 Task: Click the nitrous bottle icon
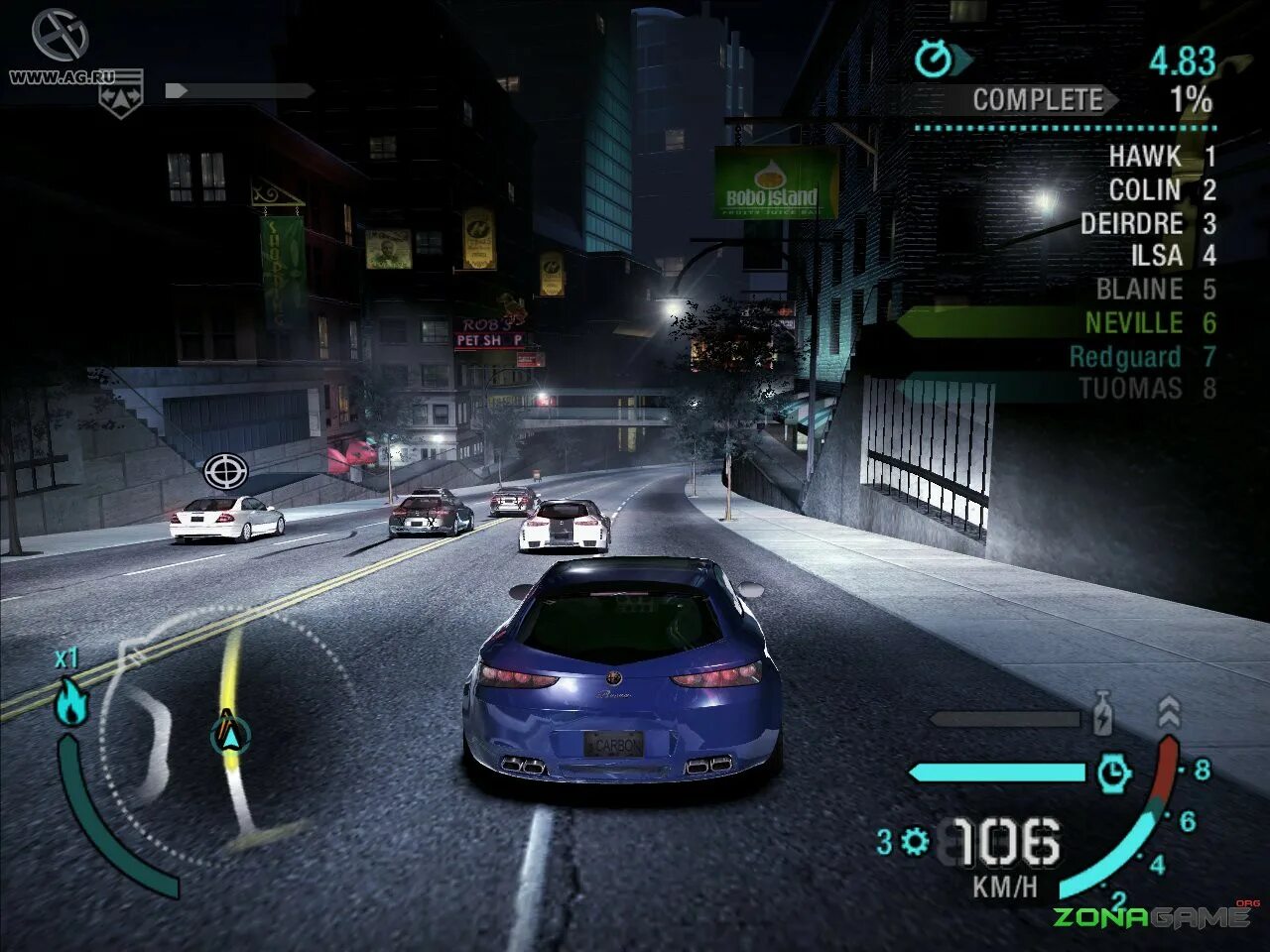click(x=1101, y=715)
